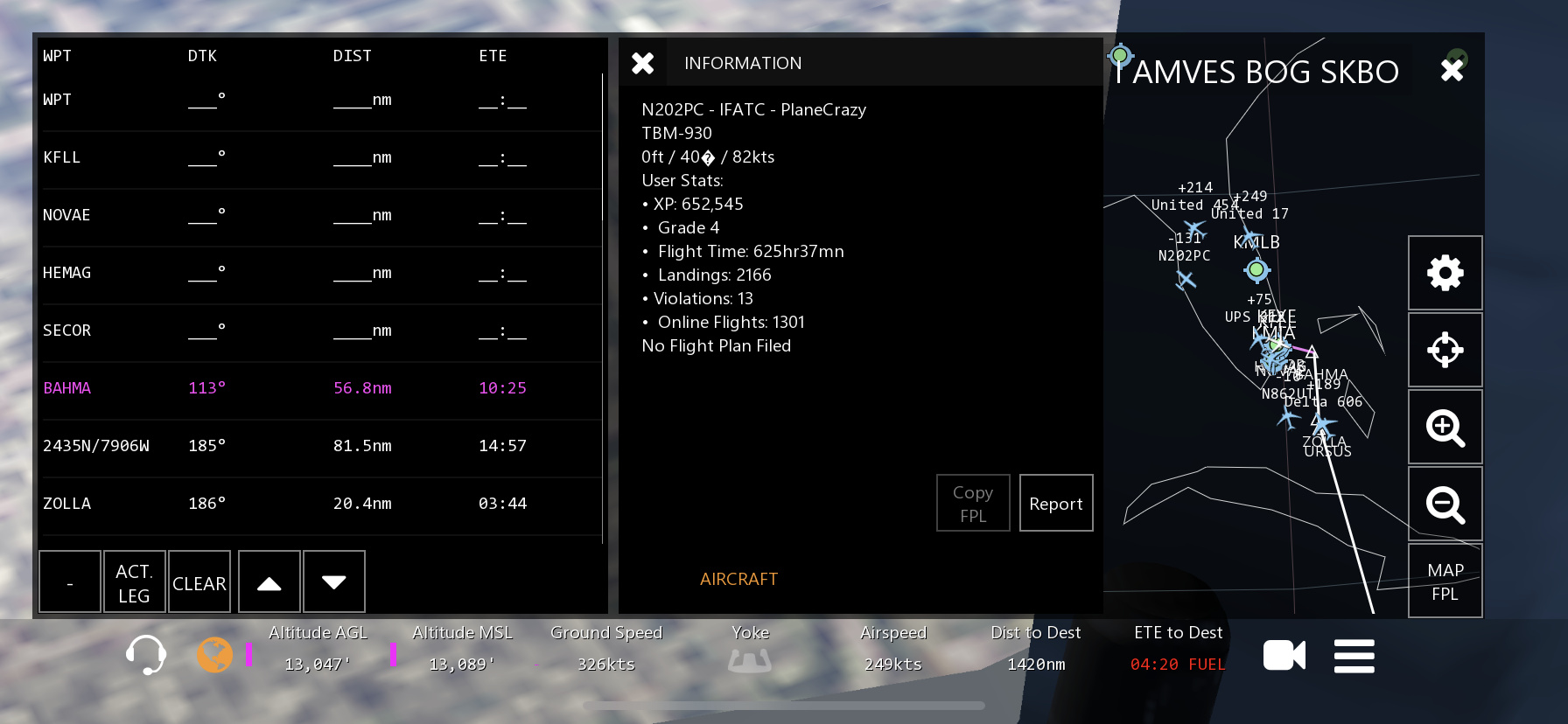Move waypoint up with arrow button
Viewport: 1568px width, 724px height.
(x=269, y=582)
